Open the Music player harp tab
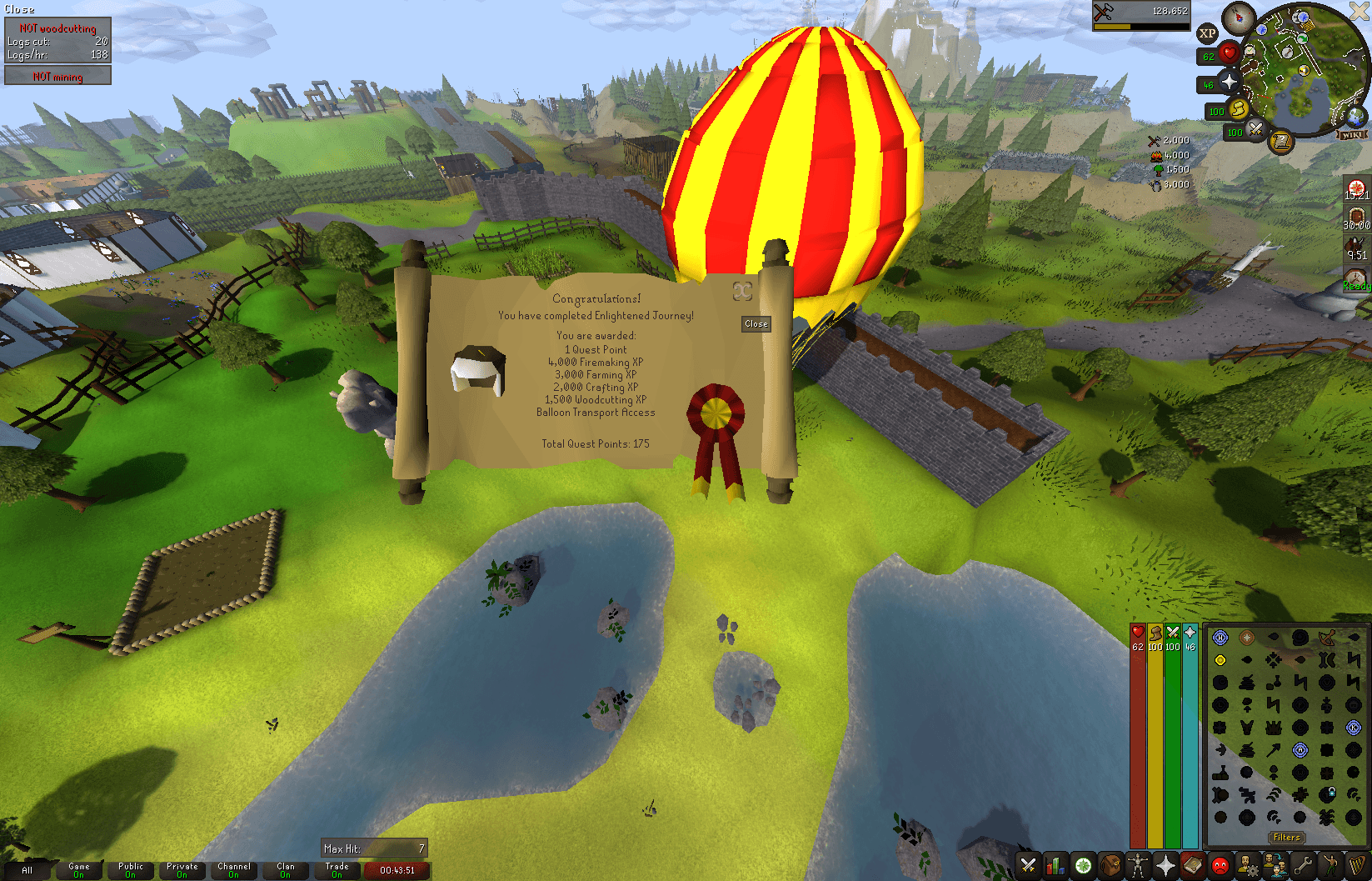 1357,865
